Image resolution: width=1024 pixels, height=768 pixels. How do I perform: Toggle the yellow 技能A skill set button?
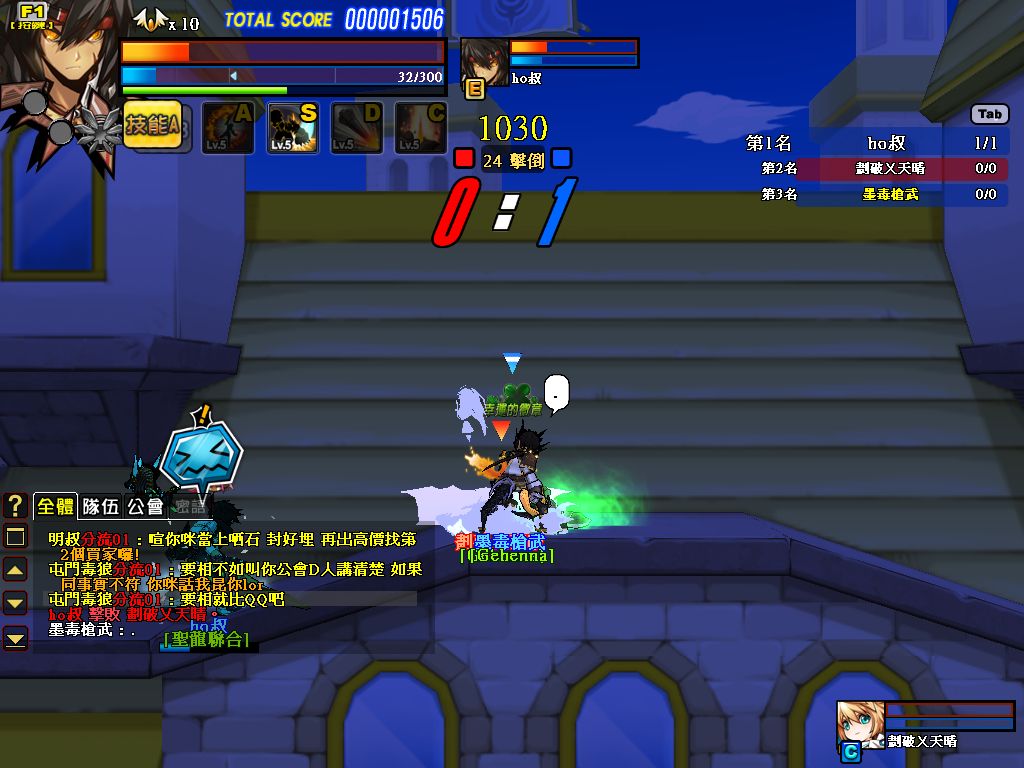(x=152, y=126)
